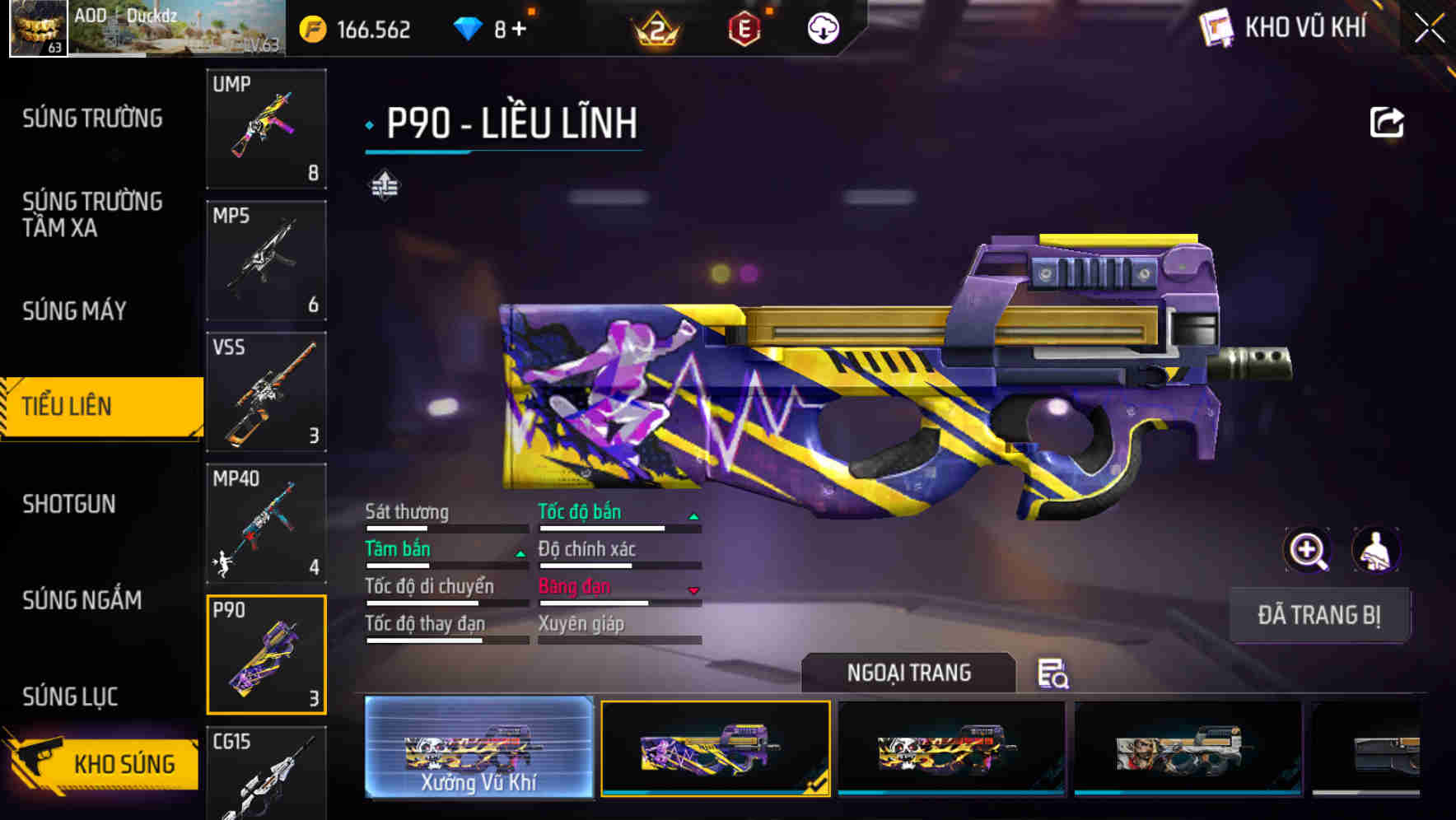Click the diamond top-up plus icon

click(x=519, y=27)
